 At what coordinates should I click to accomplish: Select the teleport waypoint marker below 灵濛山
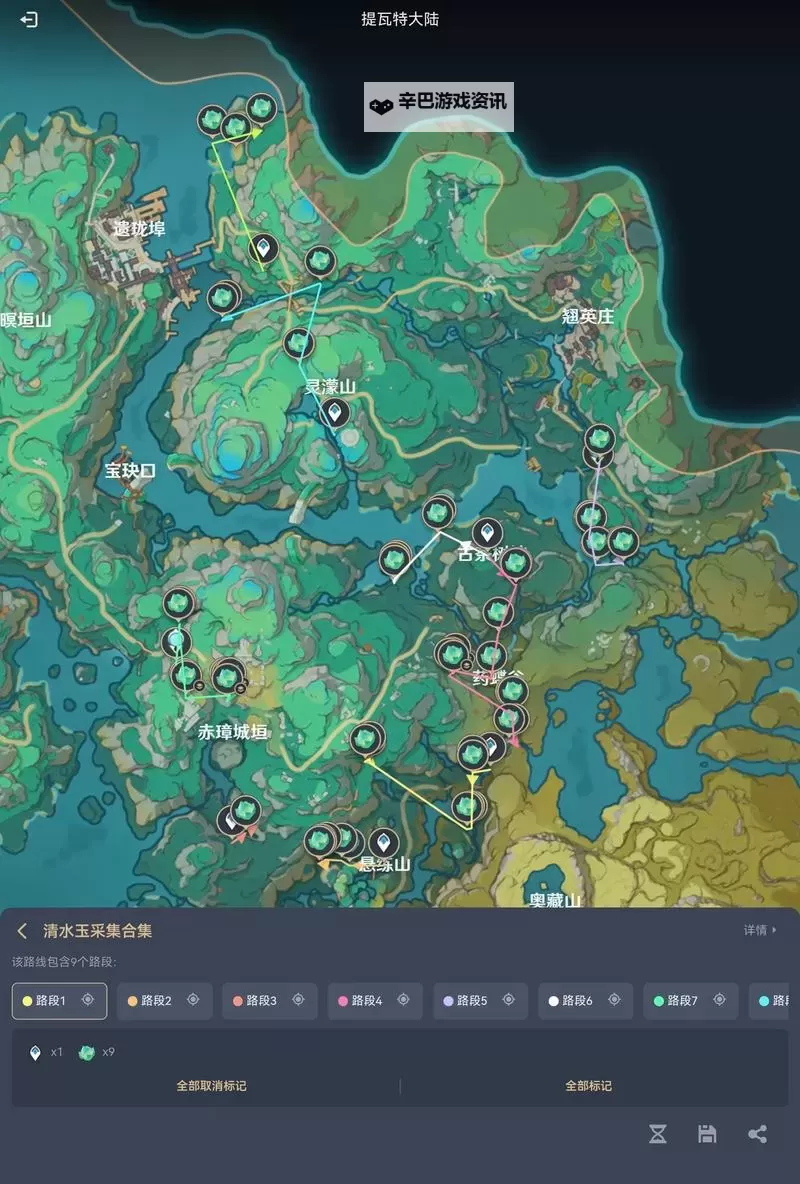point(334,411)
